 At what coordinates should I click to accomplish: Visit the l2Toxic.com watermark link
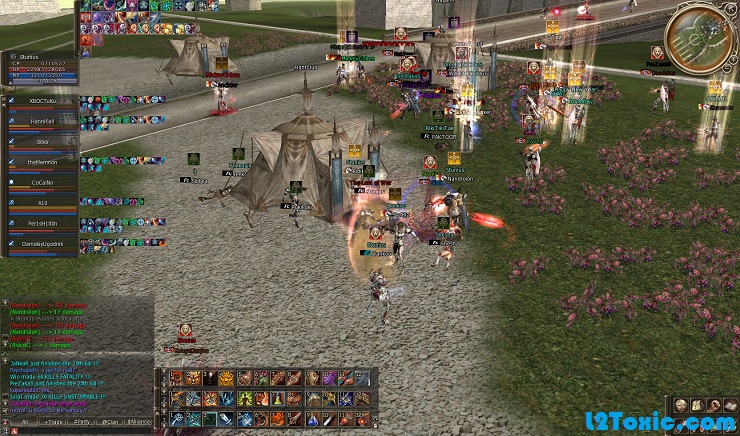click(x=675, y=426)
